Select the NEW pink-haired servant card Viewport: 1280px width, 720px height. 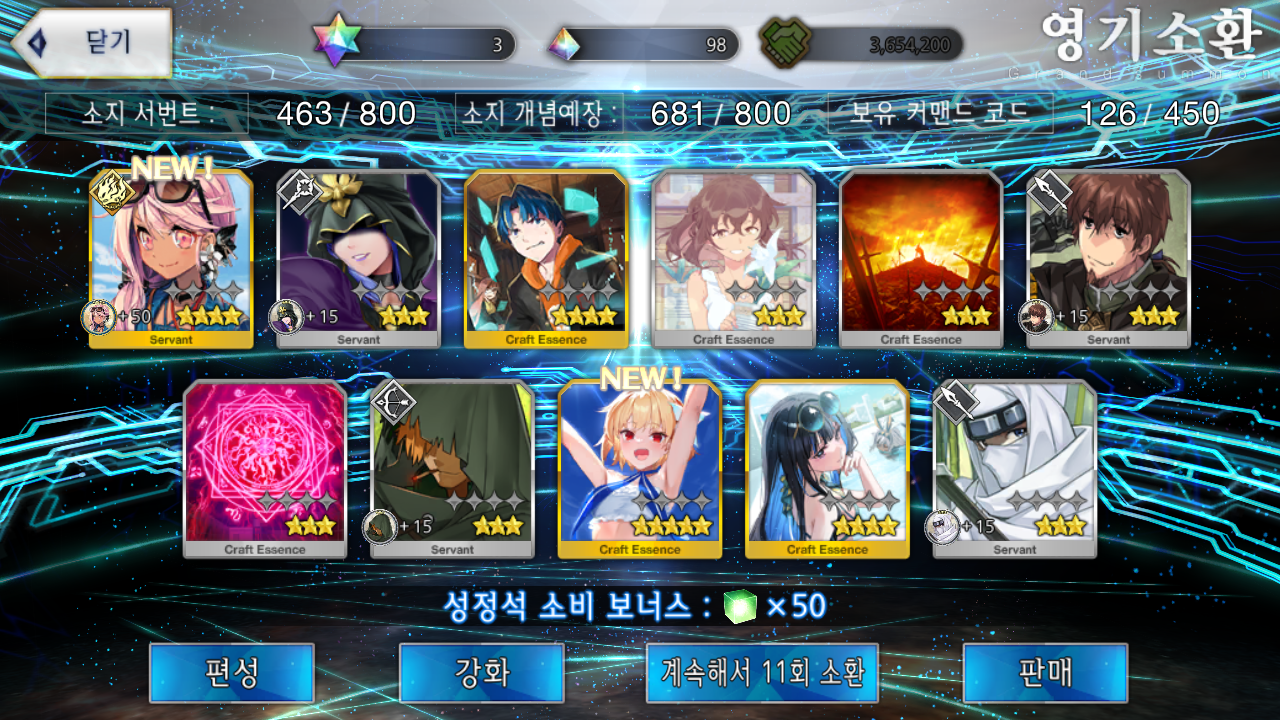[171, 258]
